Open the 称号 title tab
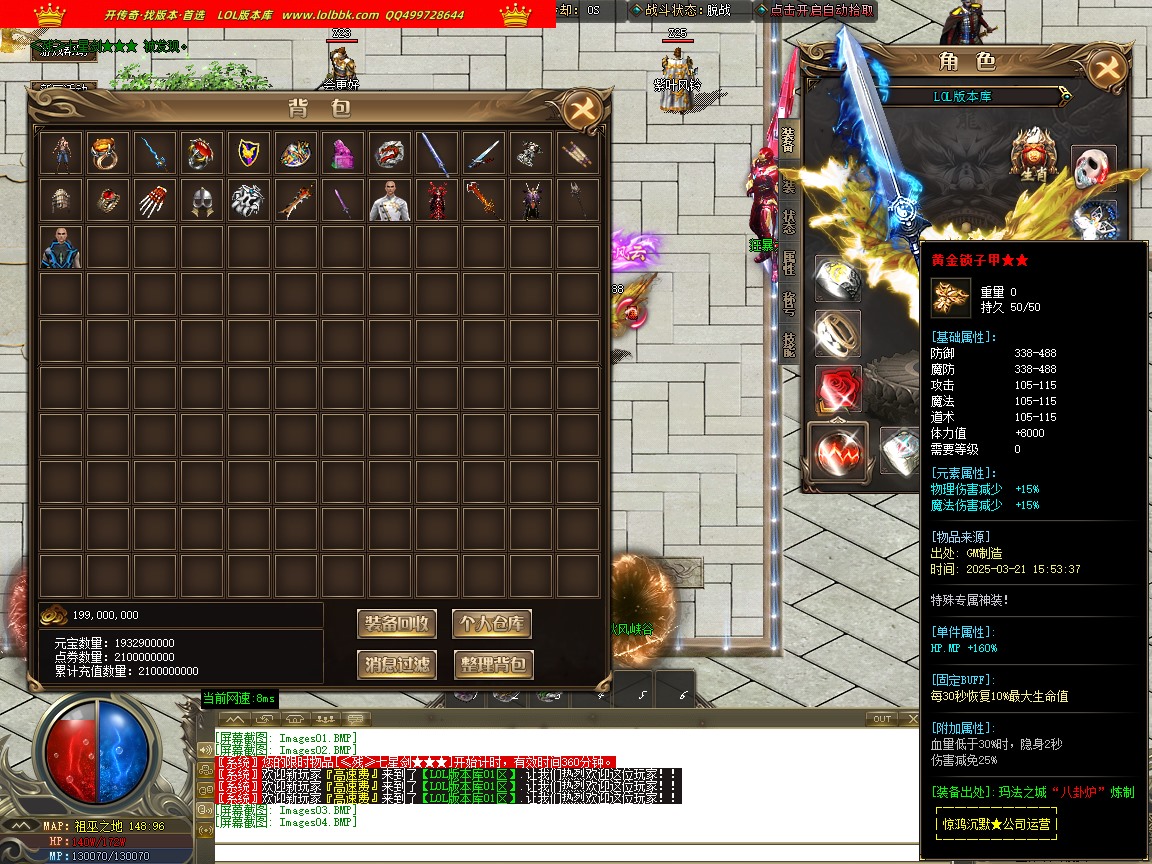 tap(788, 301)
